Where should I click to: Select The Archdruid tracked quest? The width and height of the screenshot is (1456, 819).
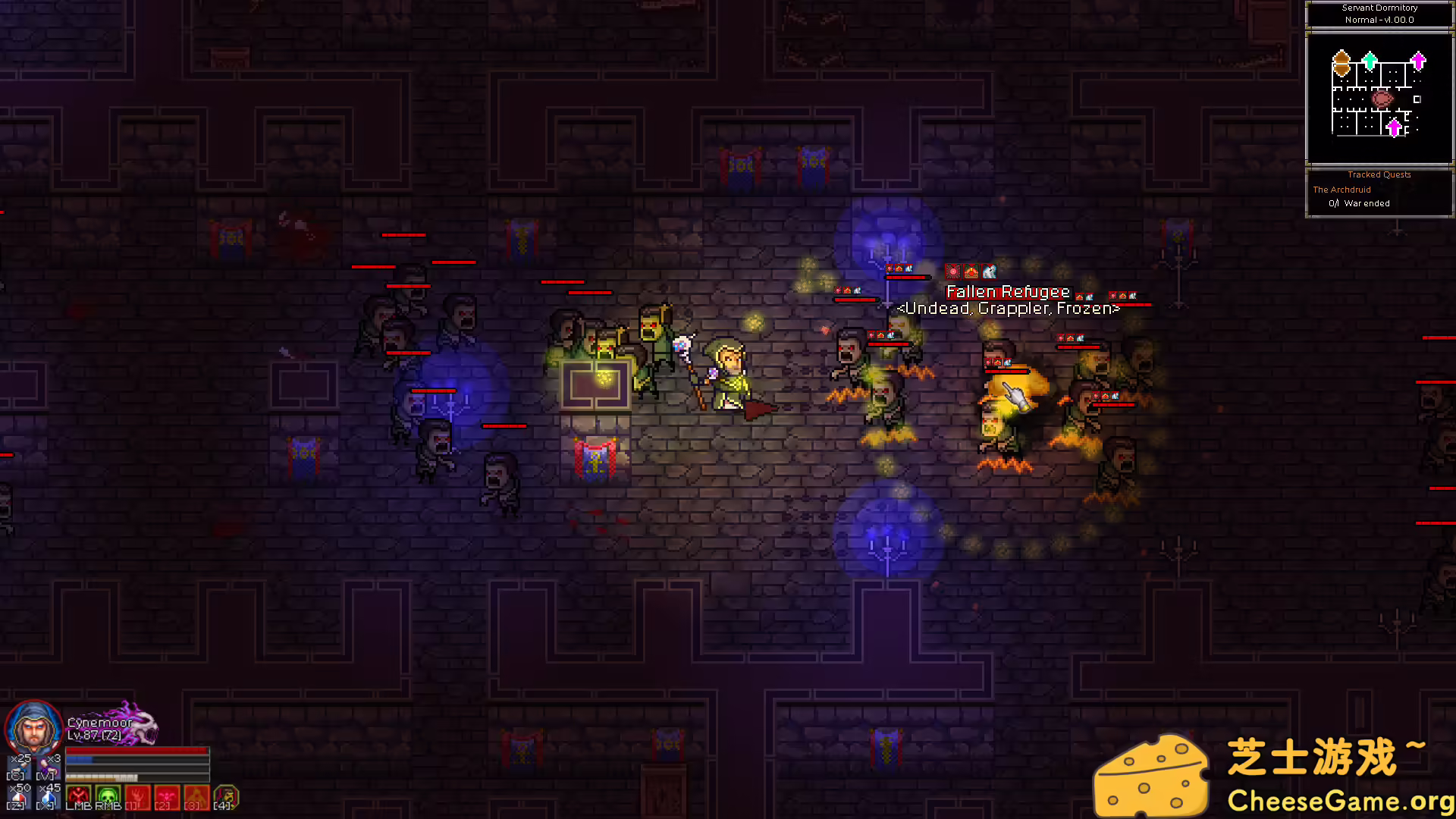[x=1342, y=190]
